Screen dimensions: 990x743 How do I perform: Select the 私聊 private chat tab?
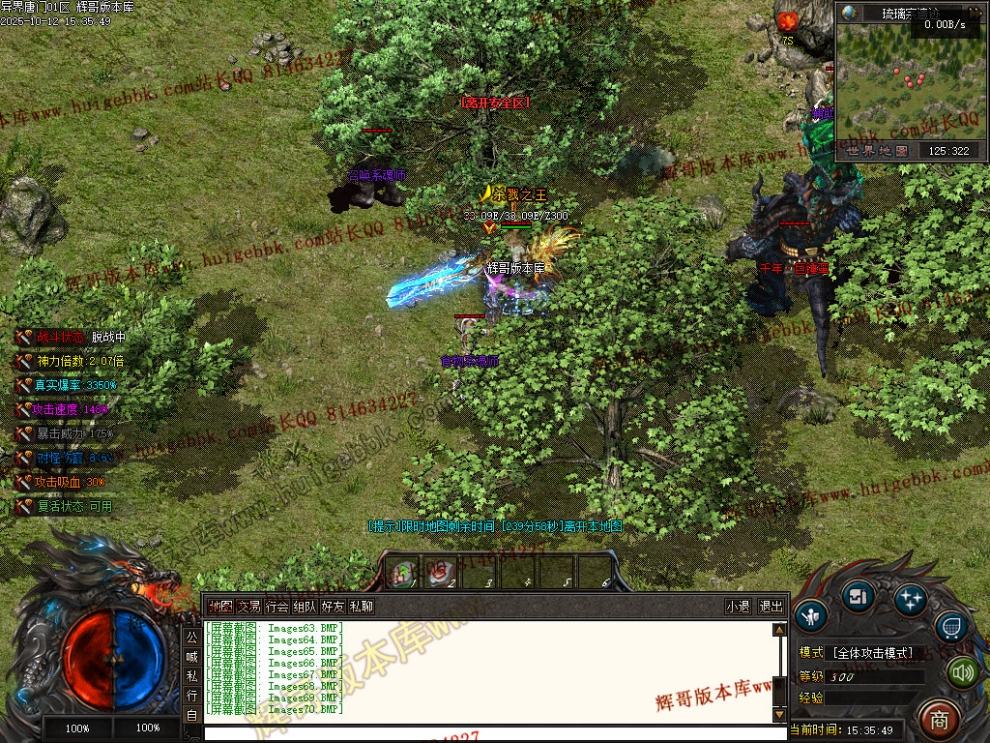point(361,606)
